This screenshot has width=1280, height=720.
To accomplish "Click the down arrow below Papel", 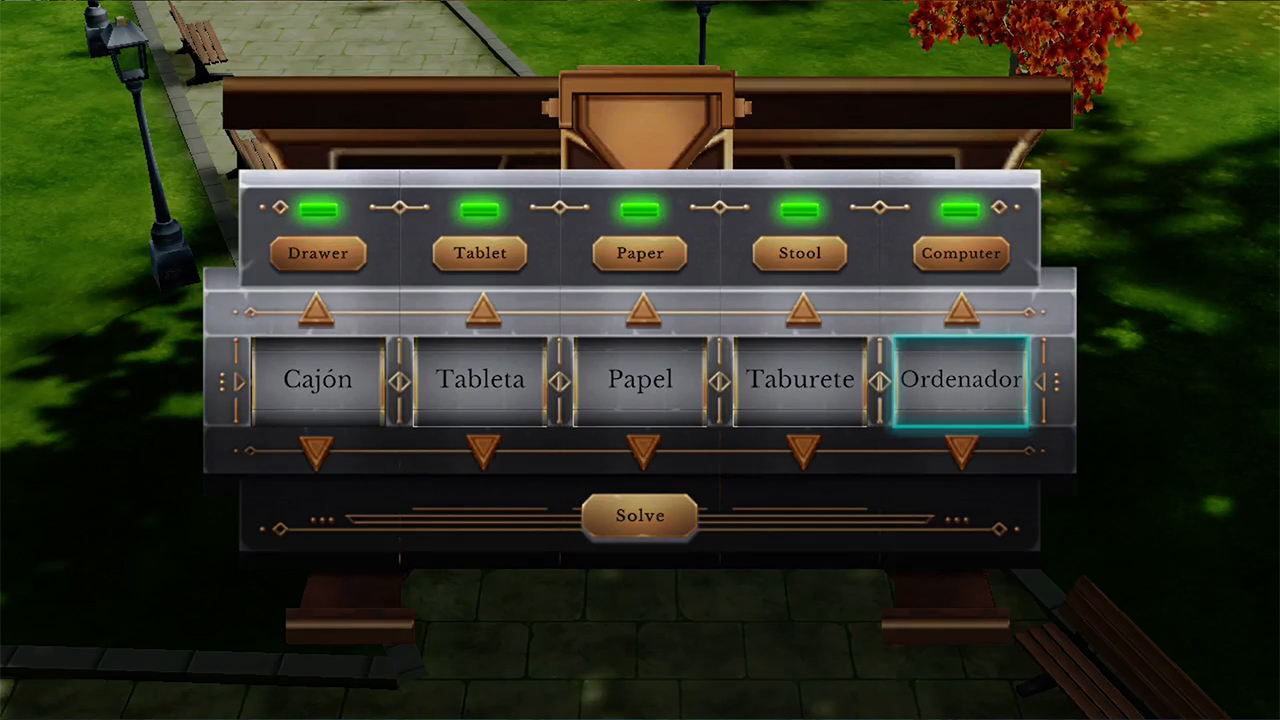I will click(x=641, y=452).
